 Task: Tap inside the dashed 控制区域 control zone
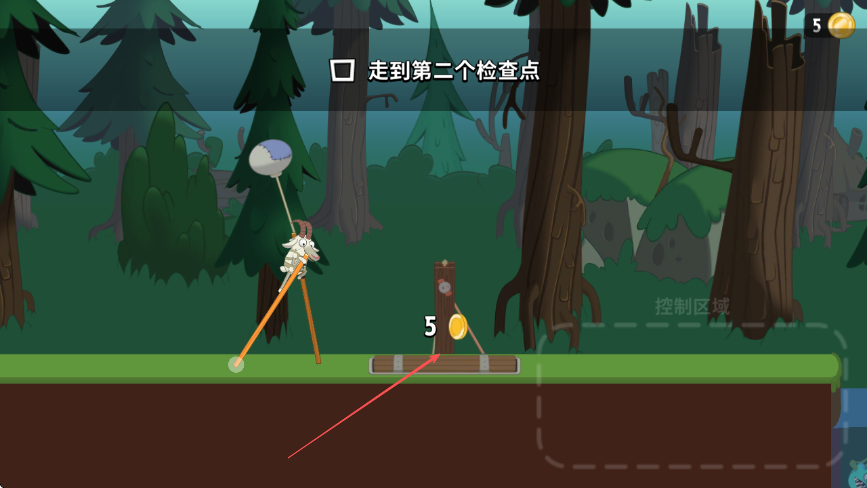[690, 395]
